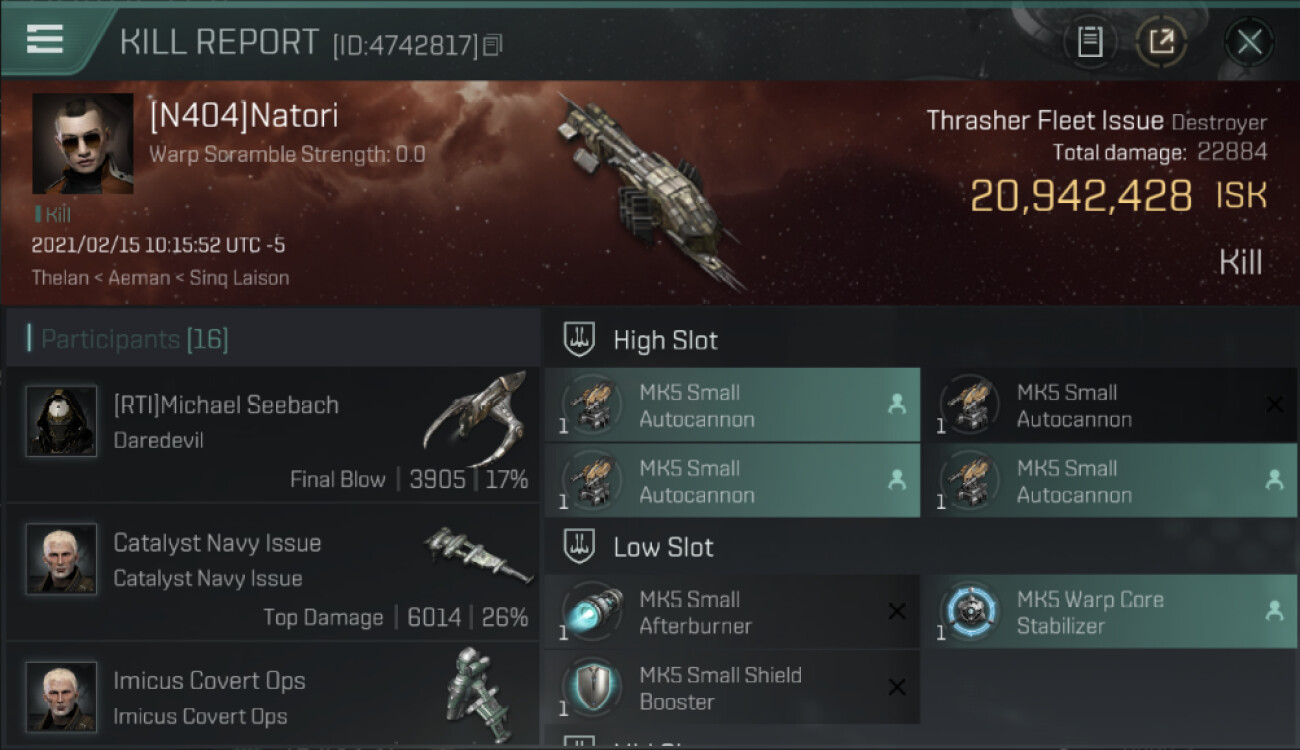Open the clipboard notes icon
Viewport: 1300px width, 750px height.
(1090, 42)
